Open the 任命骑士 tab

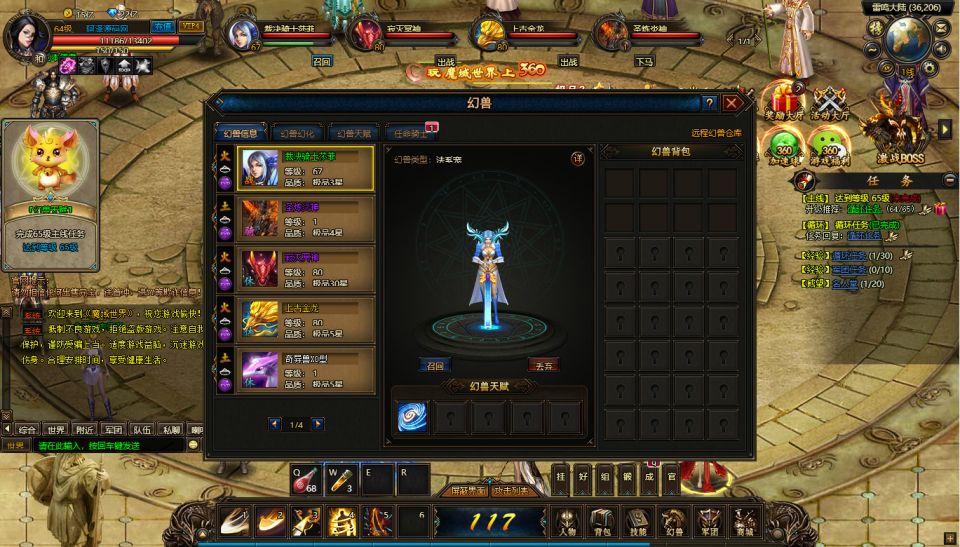pyautogui.click(x=410, y=133)
